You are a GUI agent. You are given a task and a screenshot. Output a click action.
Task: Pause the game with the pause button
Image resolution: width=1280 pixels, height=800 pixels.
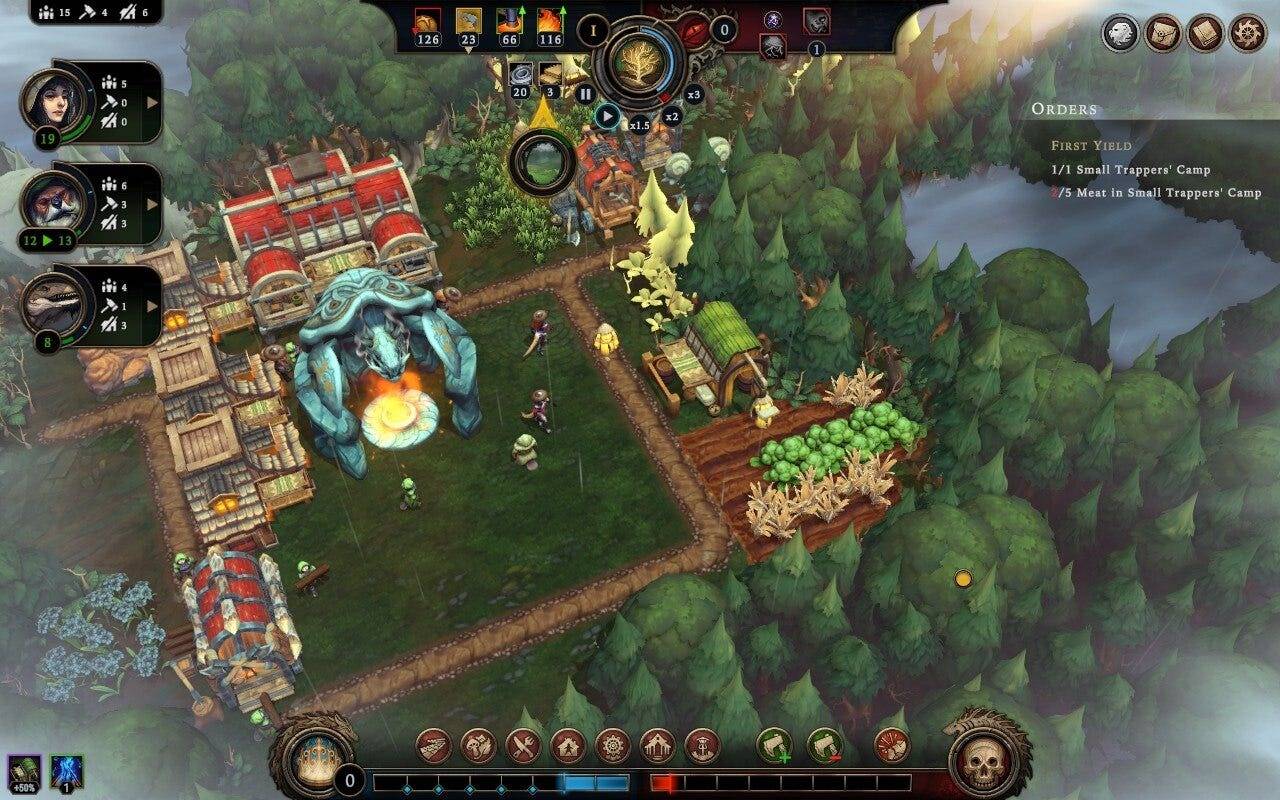(x=586, y=94)
